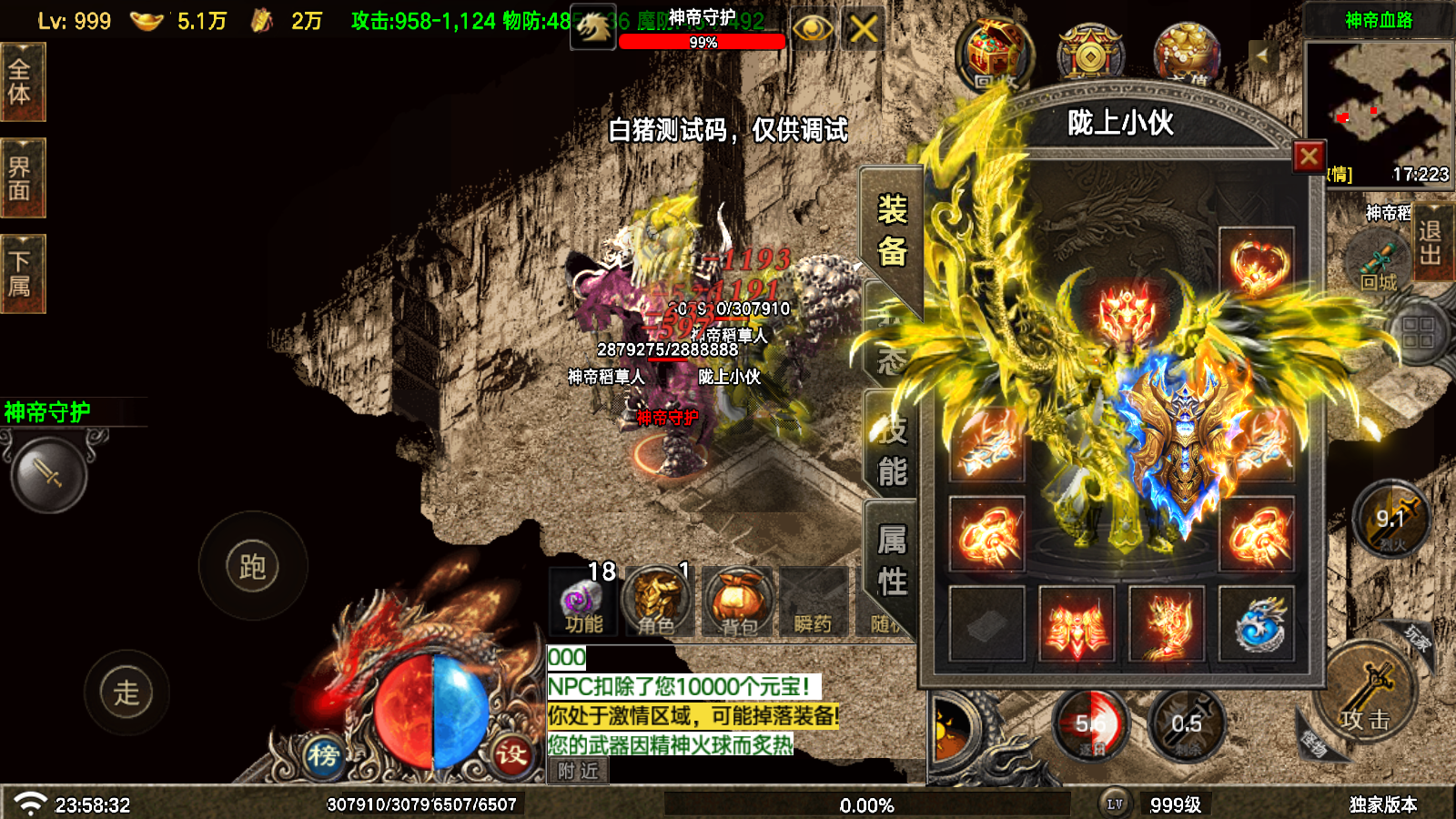
Task: Open the 角色 character menu
Action: click(x=657, y=601)
